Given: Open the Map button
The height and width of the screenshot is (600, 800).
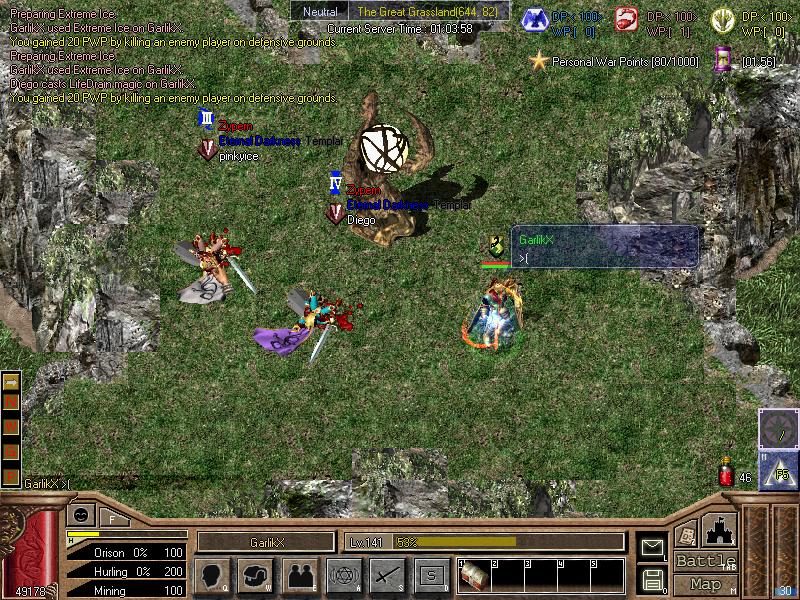Looking at the screenshot, I should (x=705, y=584).
